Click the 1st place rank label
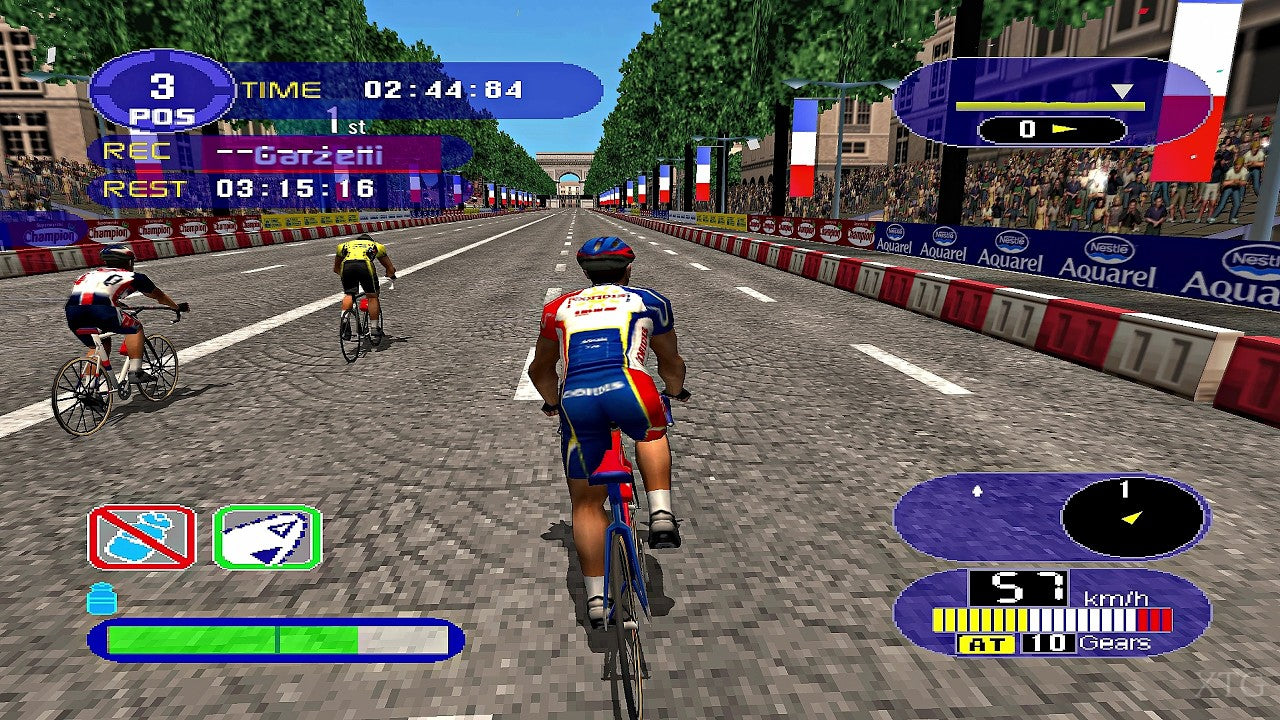 coord(345,121)
